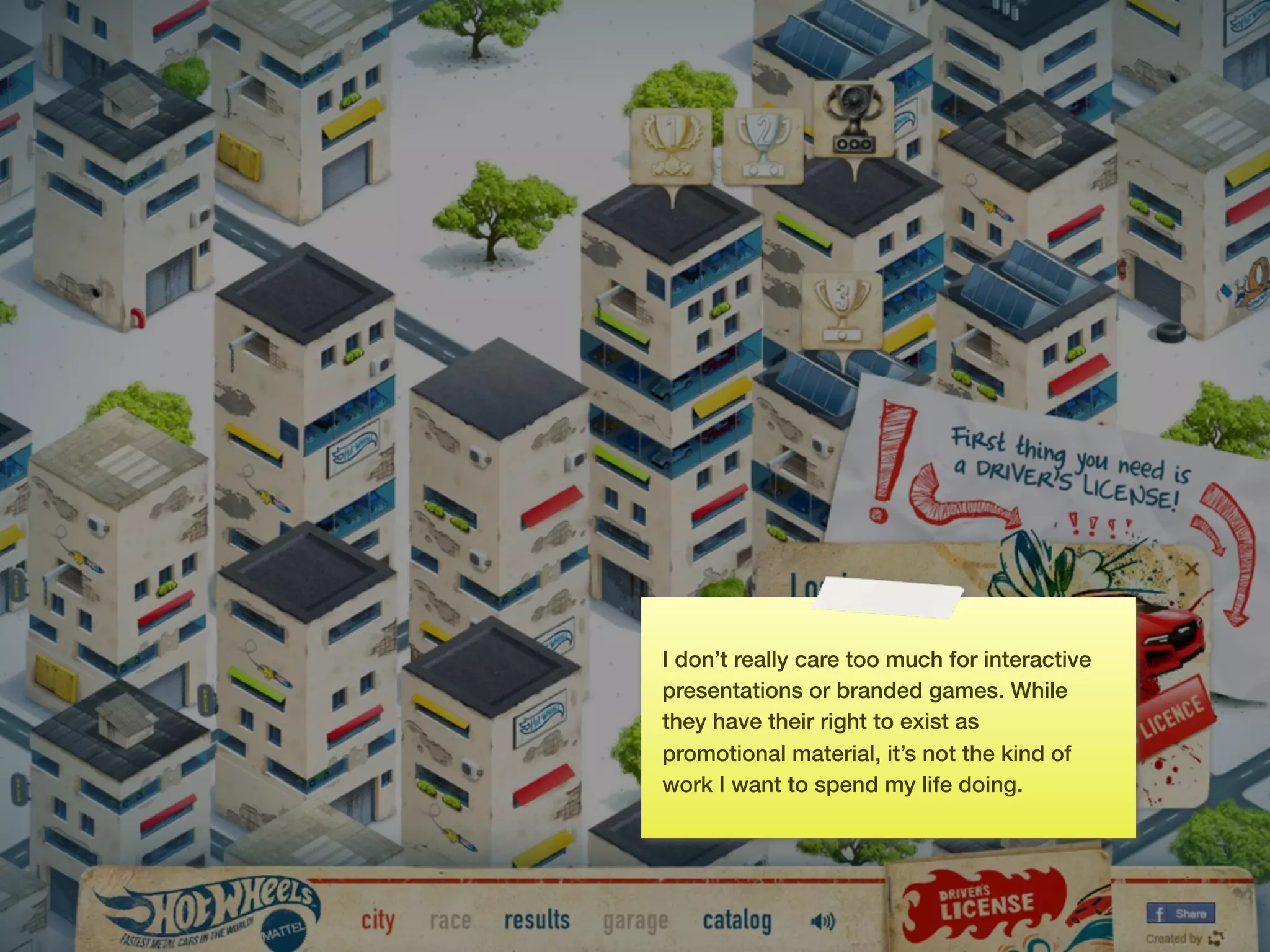Browse the catalog
Screen dimensions: 1270x952
coord(737,921)
